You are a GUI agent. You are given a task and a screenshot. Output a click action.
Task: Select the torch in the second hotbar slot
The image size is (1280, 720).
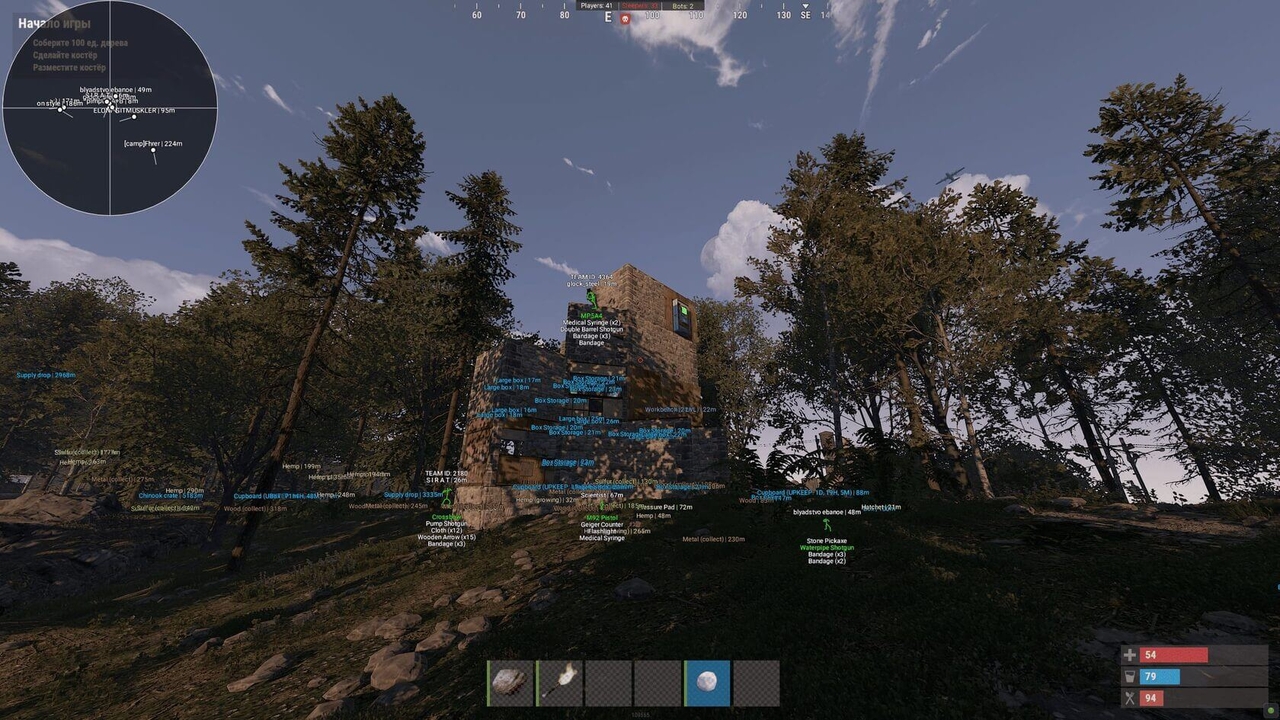coord(558,683)
